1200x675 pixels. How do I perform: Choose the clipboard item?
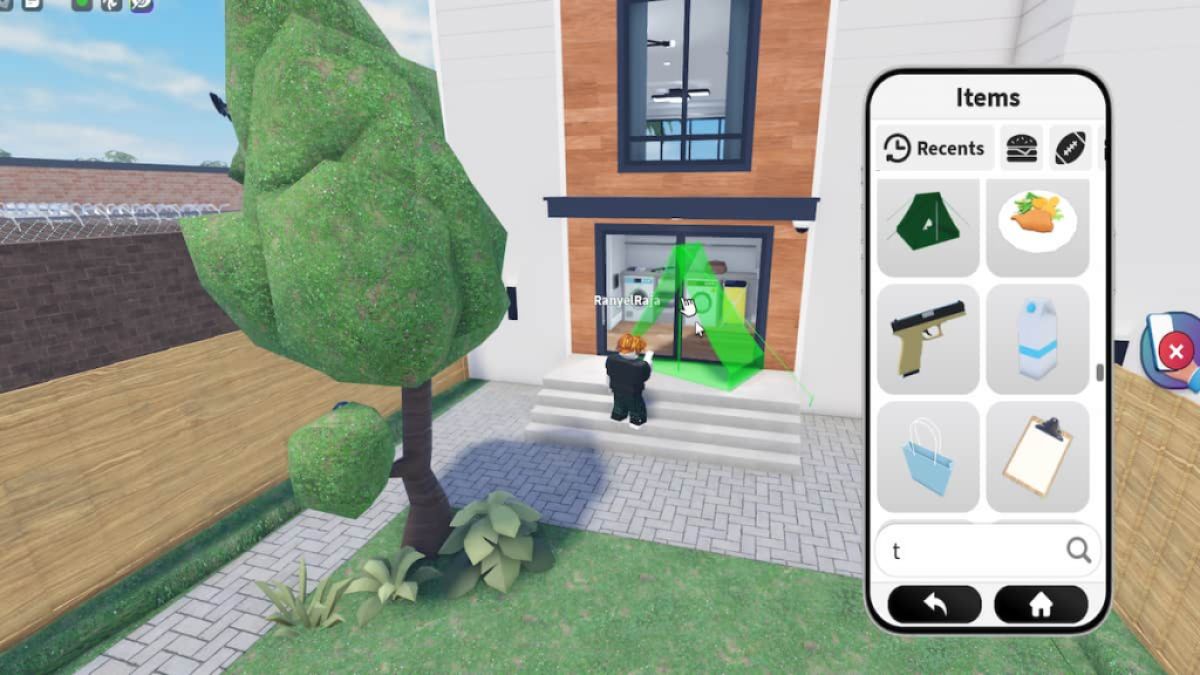pos(1037,456)
